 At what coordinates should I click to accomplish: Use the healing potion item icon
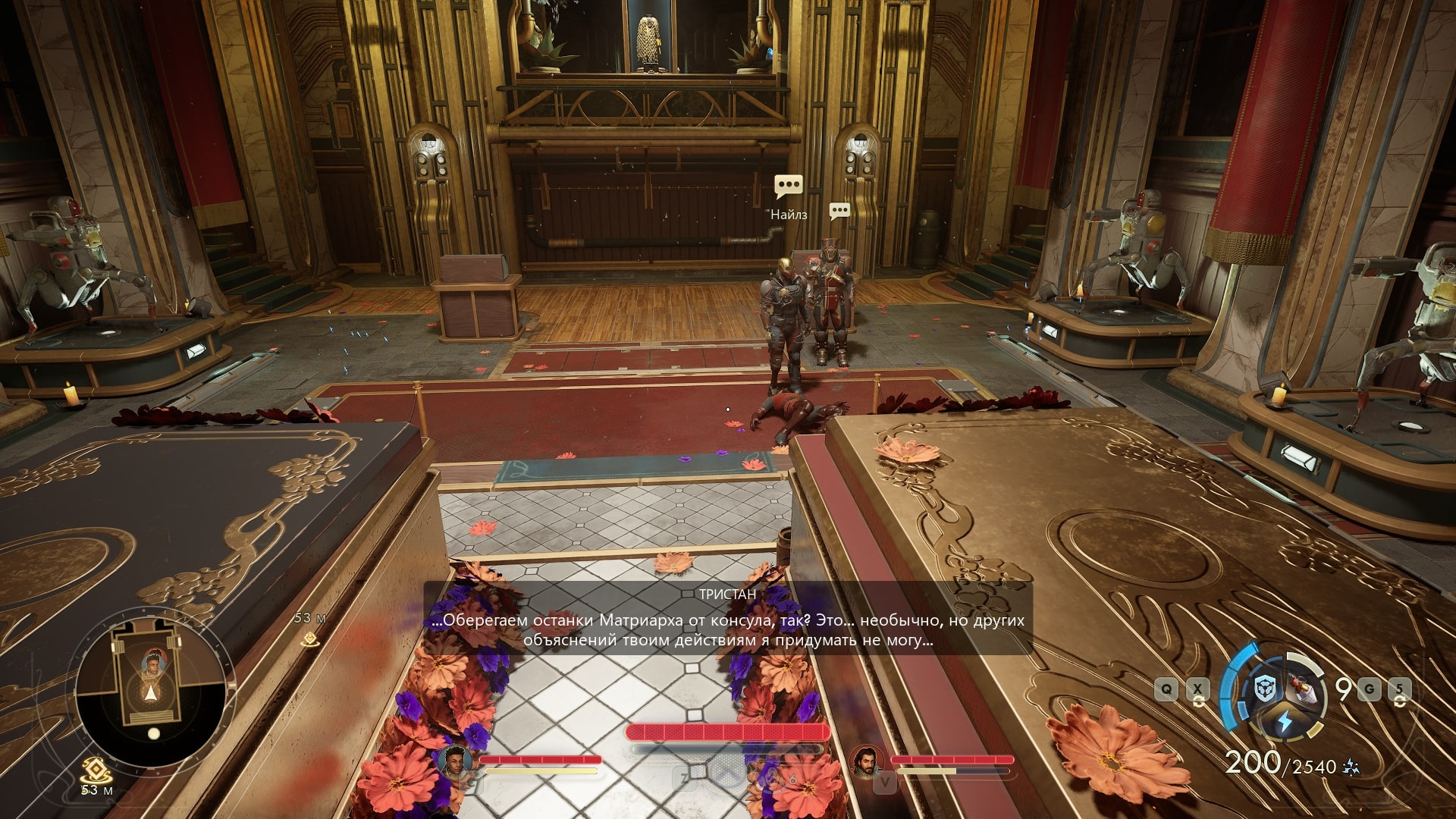coord(1303,689)
